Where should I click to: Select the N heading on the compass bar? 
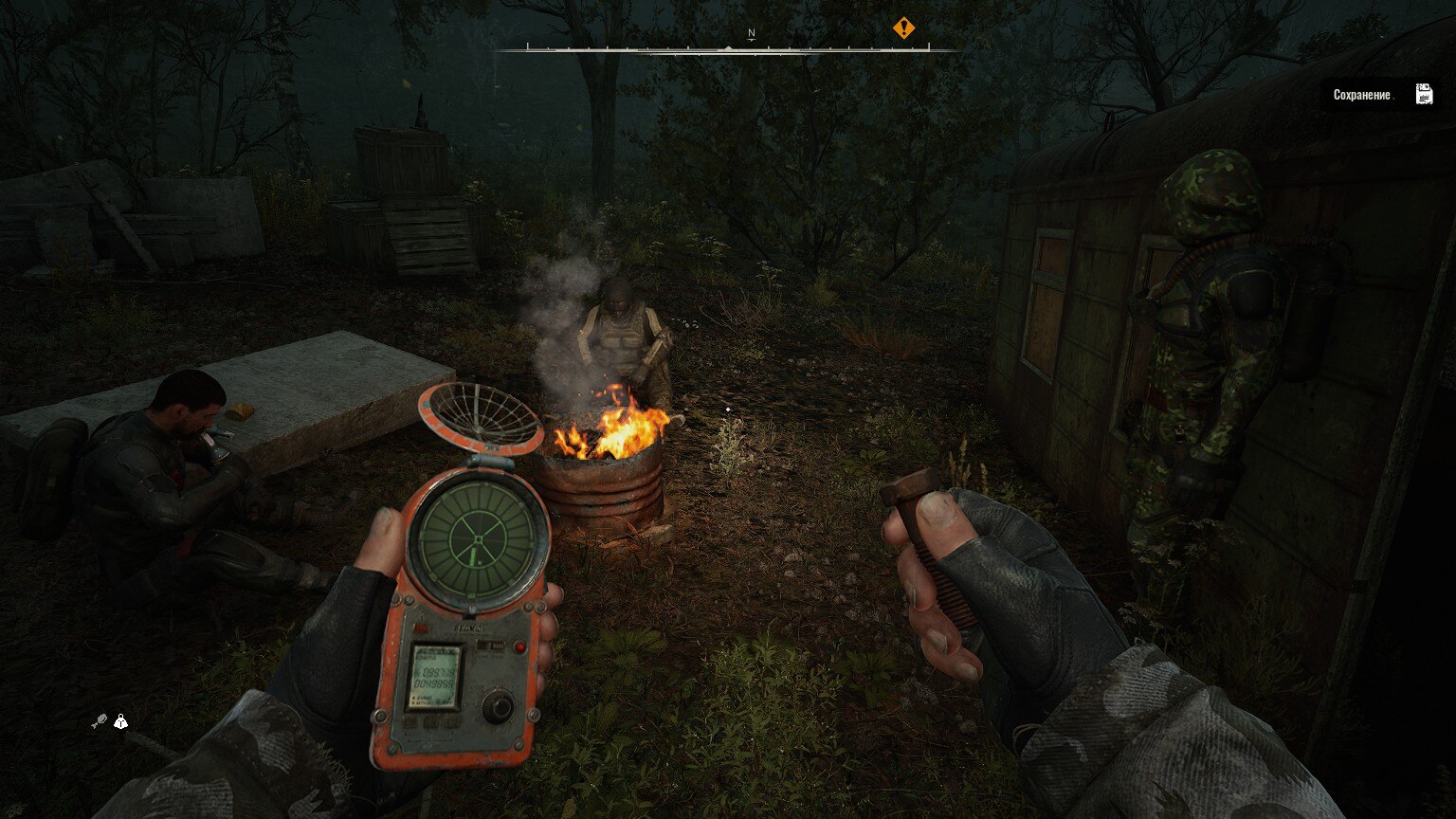pos(752,33)
